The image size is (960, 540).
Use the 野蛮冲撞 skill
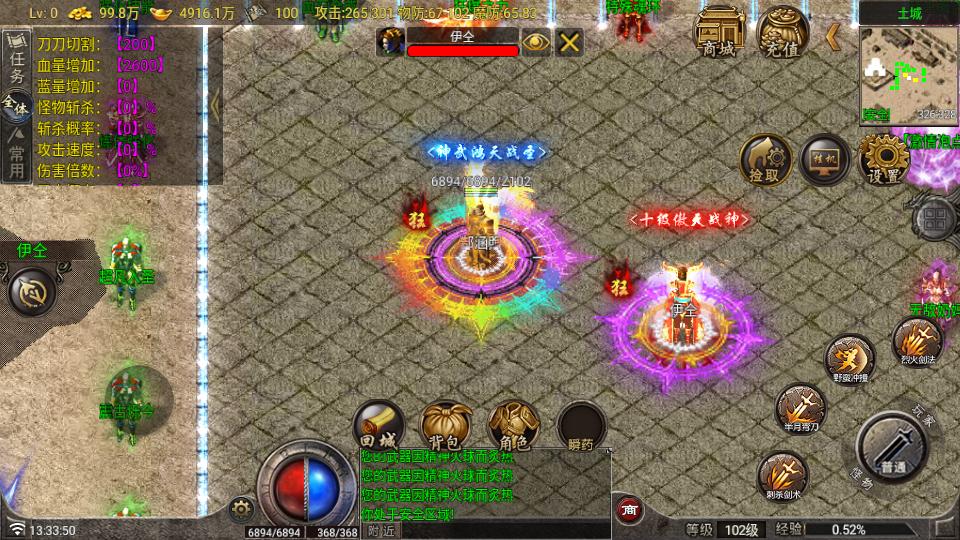[850, 359]
